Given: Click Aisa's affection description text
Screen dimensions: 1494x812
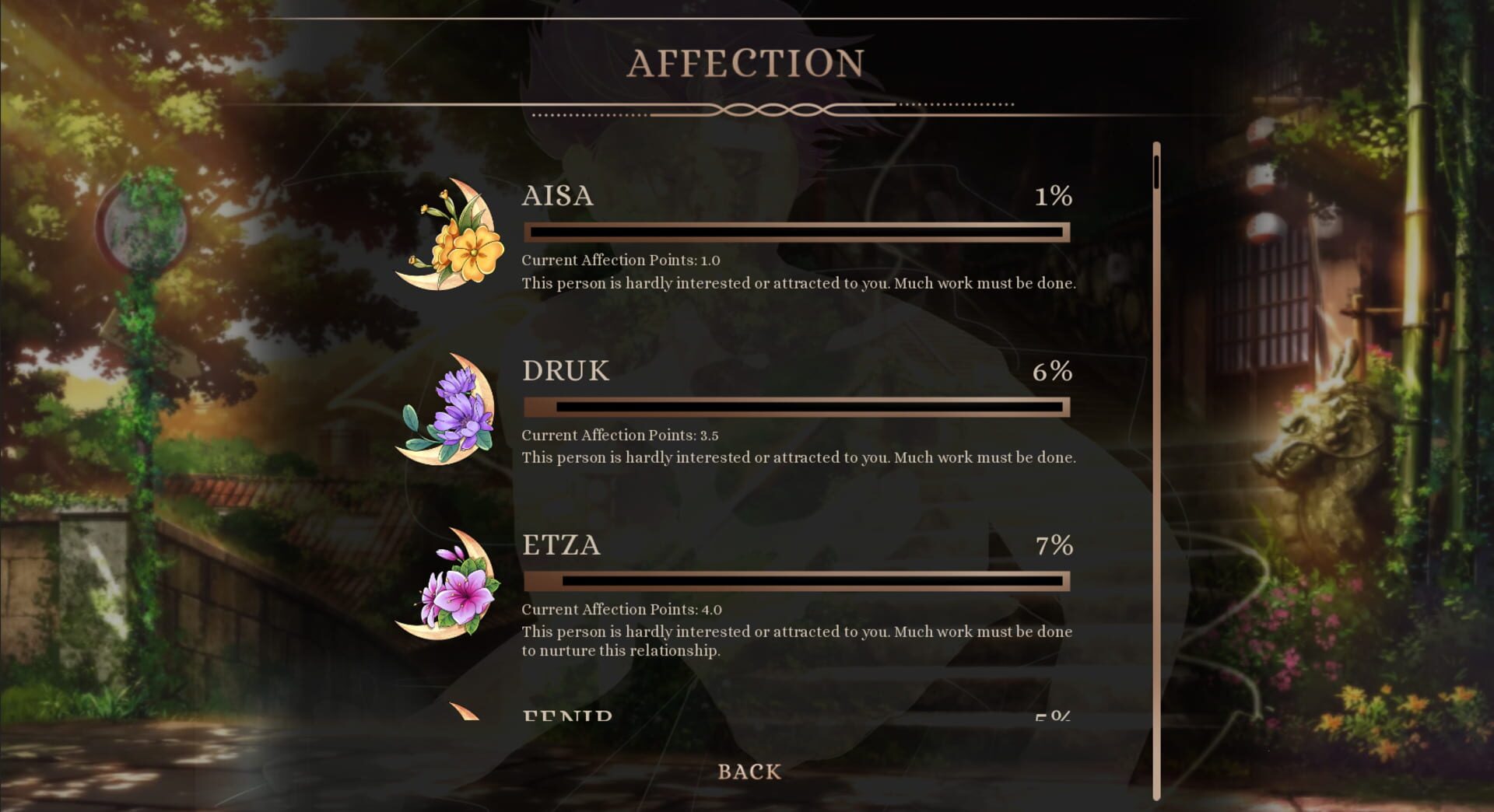Looking at the screenshot, I should pyautogui.click(x=798, y=283).
